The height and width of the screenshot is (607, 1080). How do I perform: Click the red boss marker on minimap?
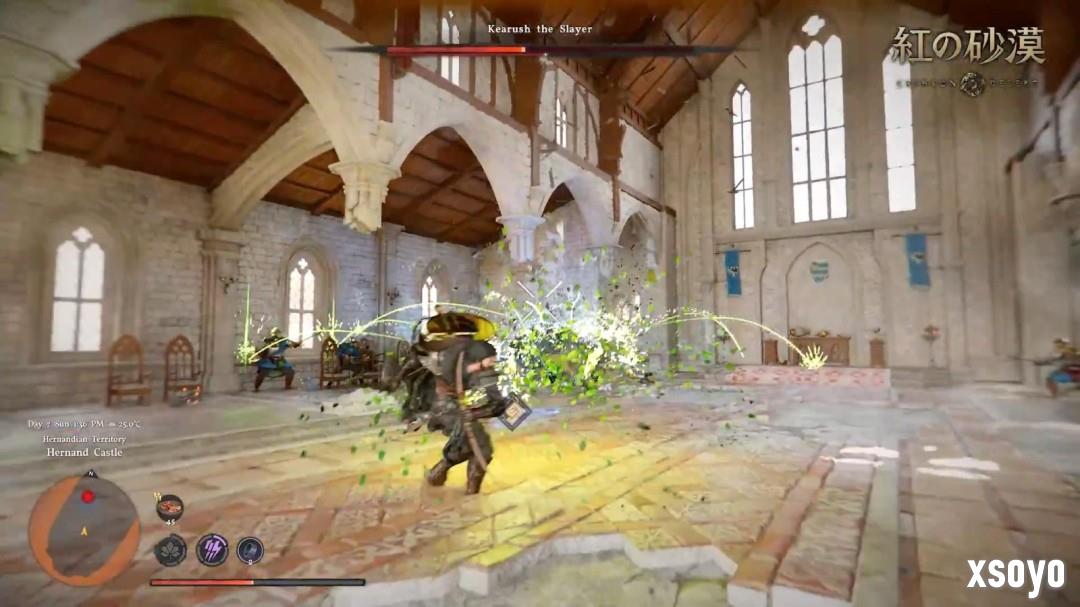click(88, 497)
